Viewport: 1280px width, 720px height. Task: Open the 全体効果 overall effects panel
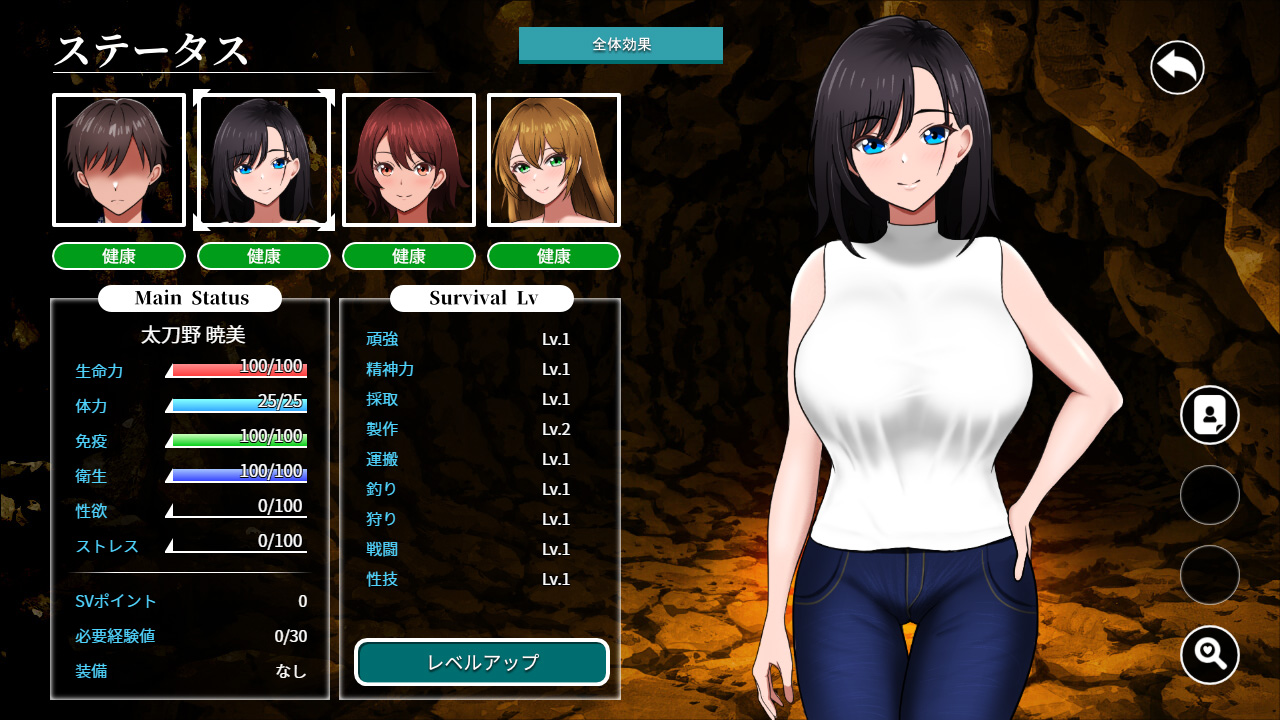[x=621, y=45]
